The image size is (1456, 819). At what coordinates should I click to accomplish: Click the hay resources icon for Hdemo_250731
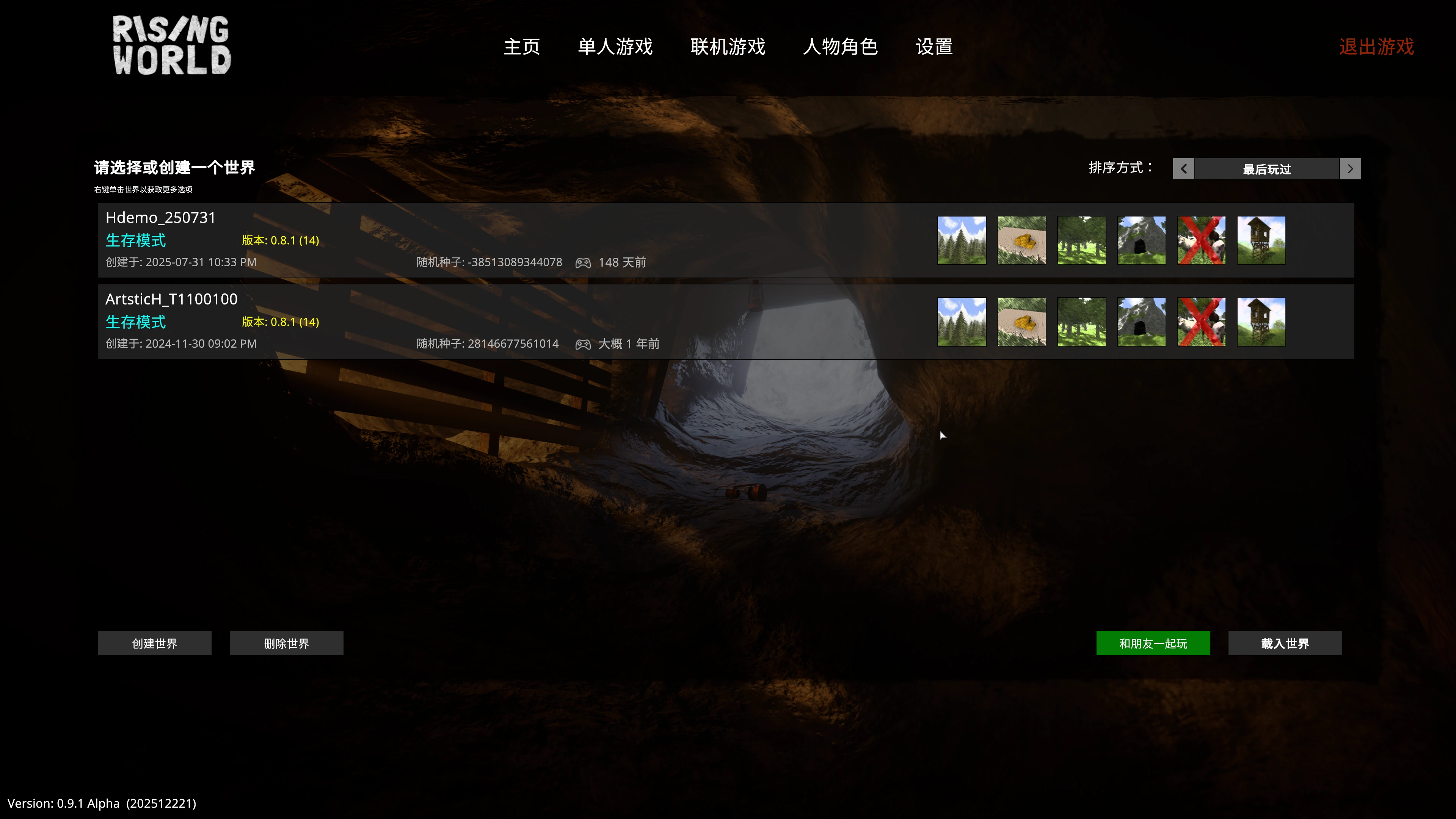(1021, 240)
